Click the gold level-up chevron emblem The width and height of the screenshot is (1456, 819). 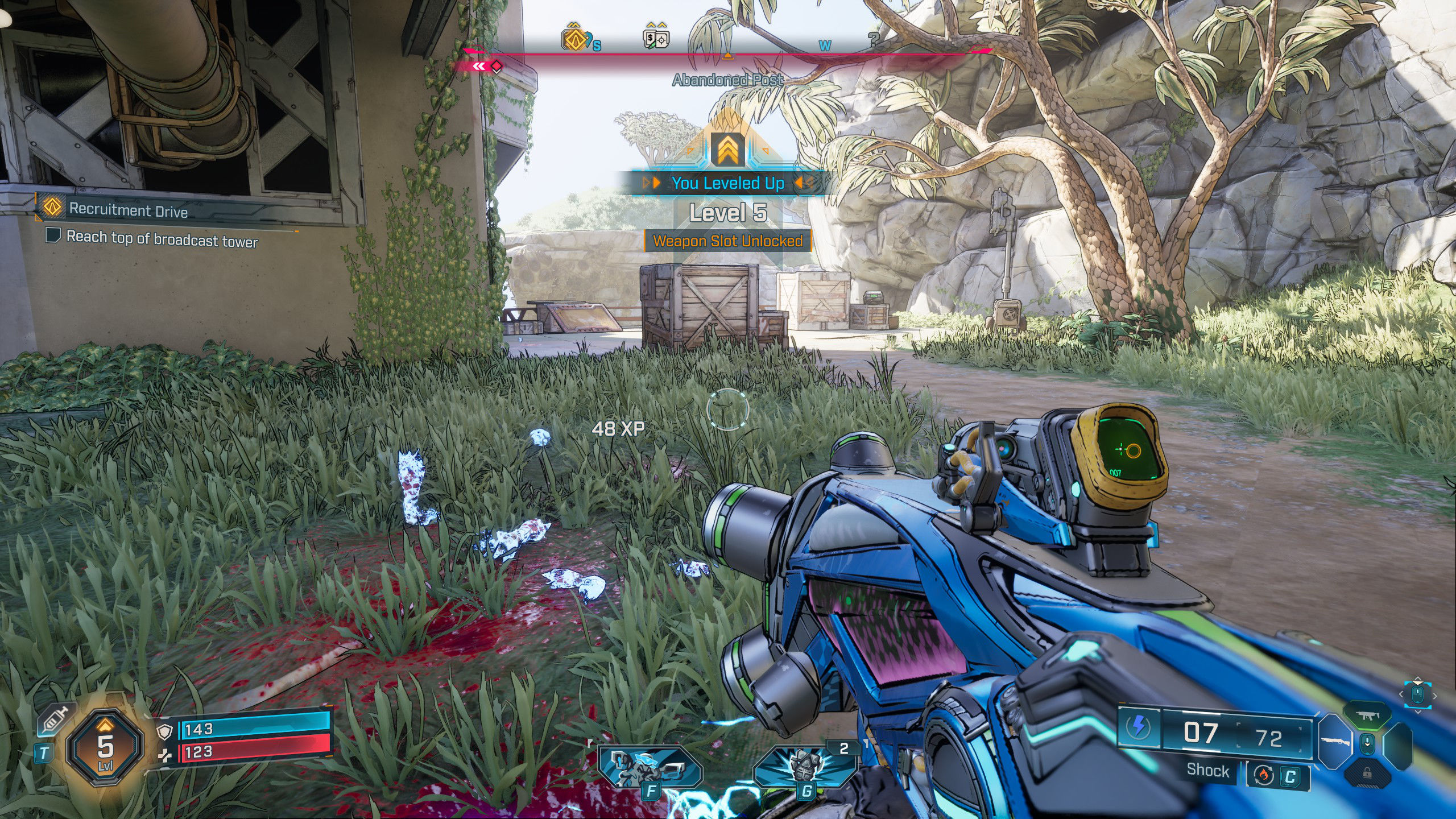(x=727, y=149)
